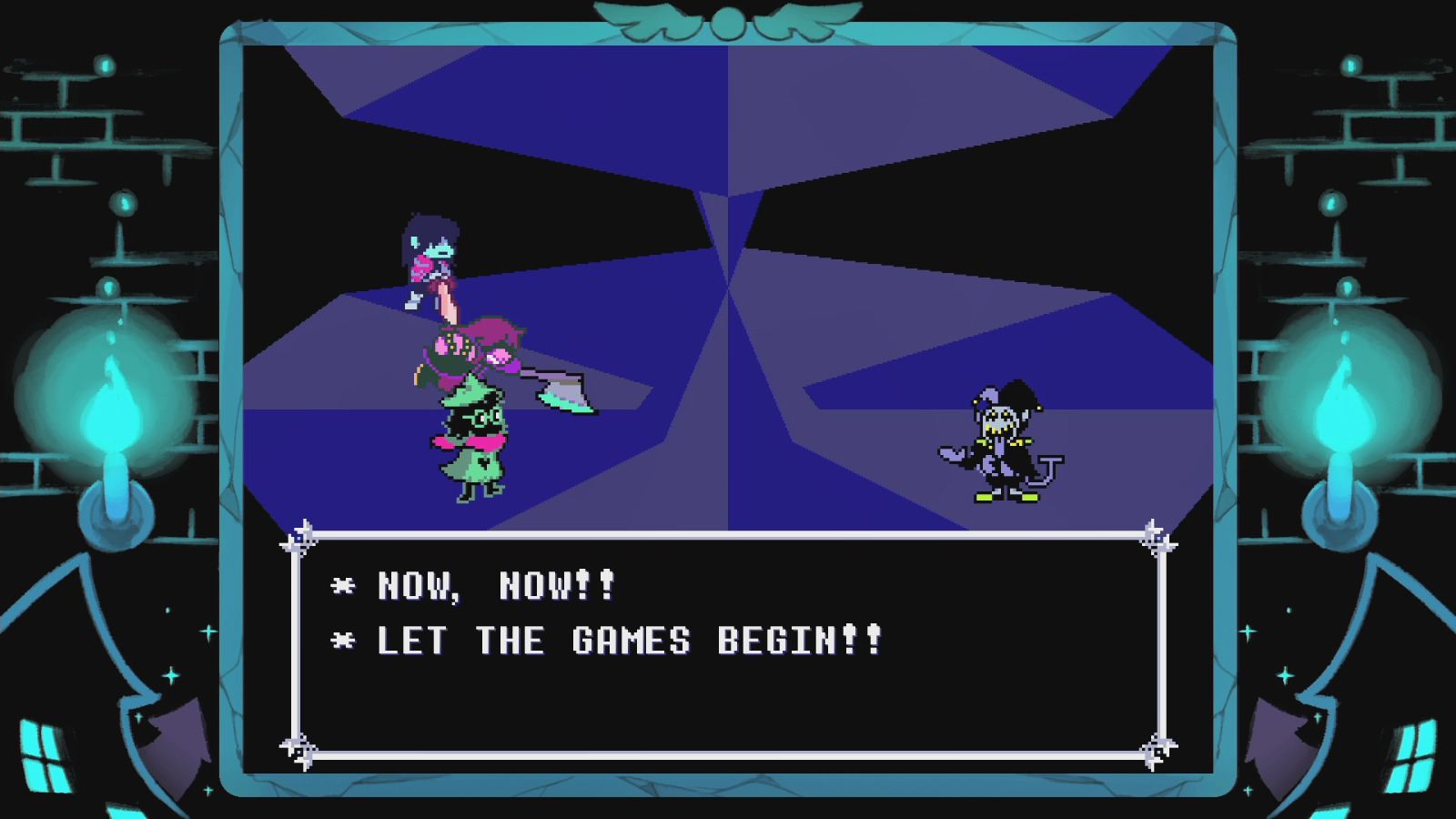Click the heart symbol on Ralsei's robe
1456x819 pixels.
483,463
